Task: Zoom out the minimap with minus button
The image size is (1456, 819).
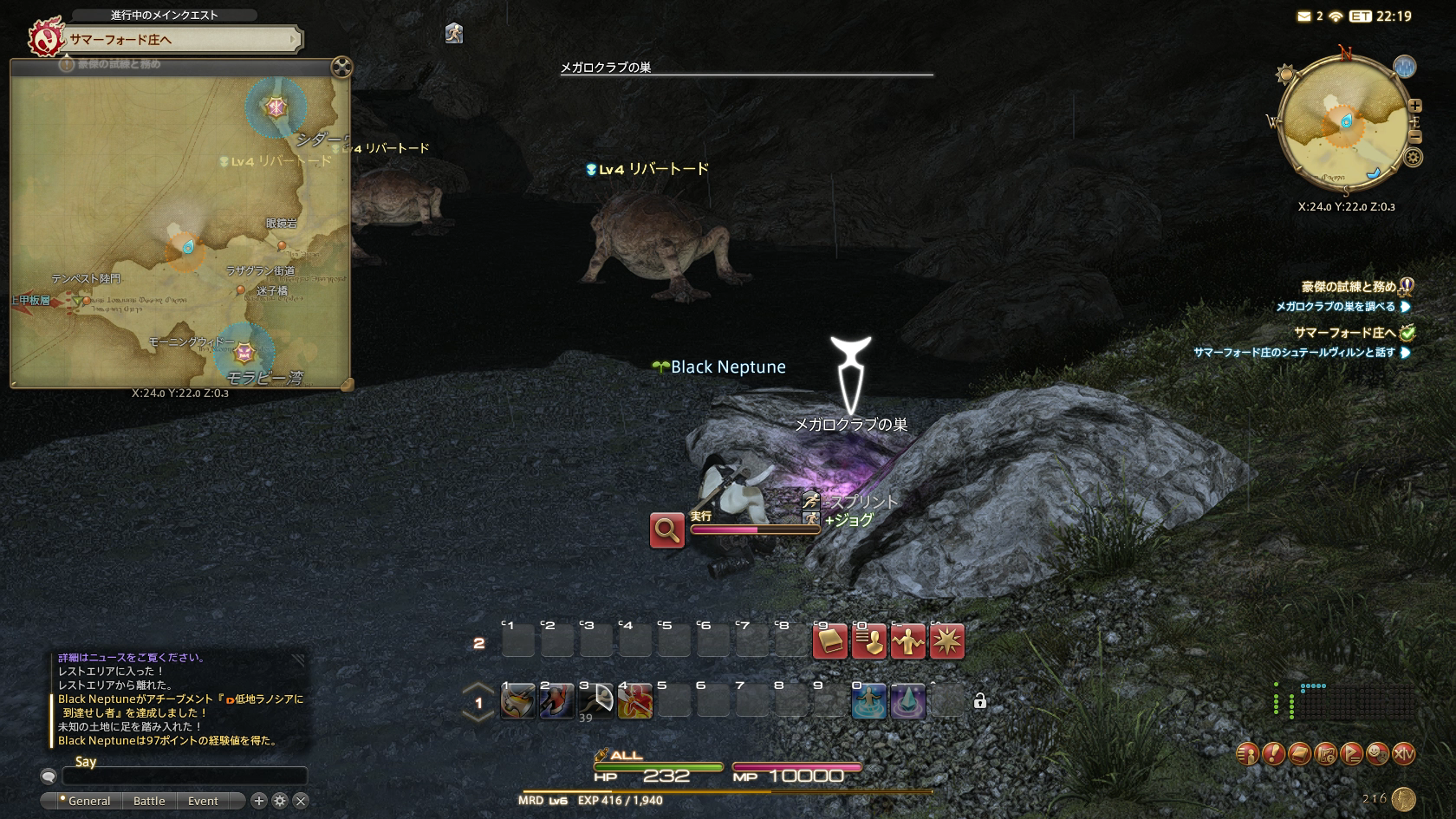Action: coord(1414,137)
